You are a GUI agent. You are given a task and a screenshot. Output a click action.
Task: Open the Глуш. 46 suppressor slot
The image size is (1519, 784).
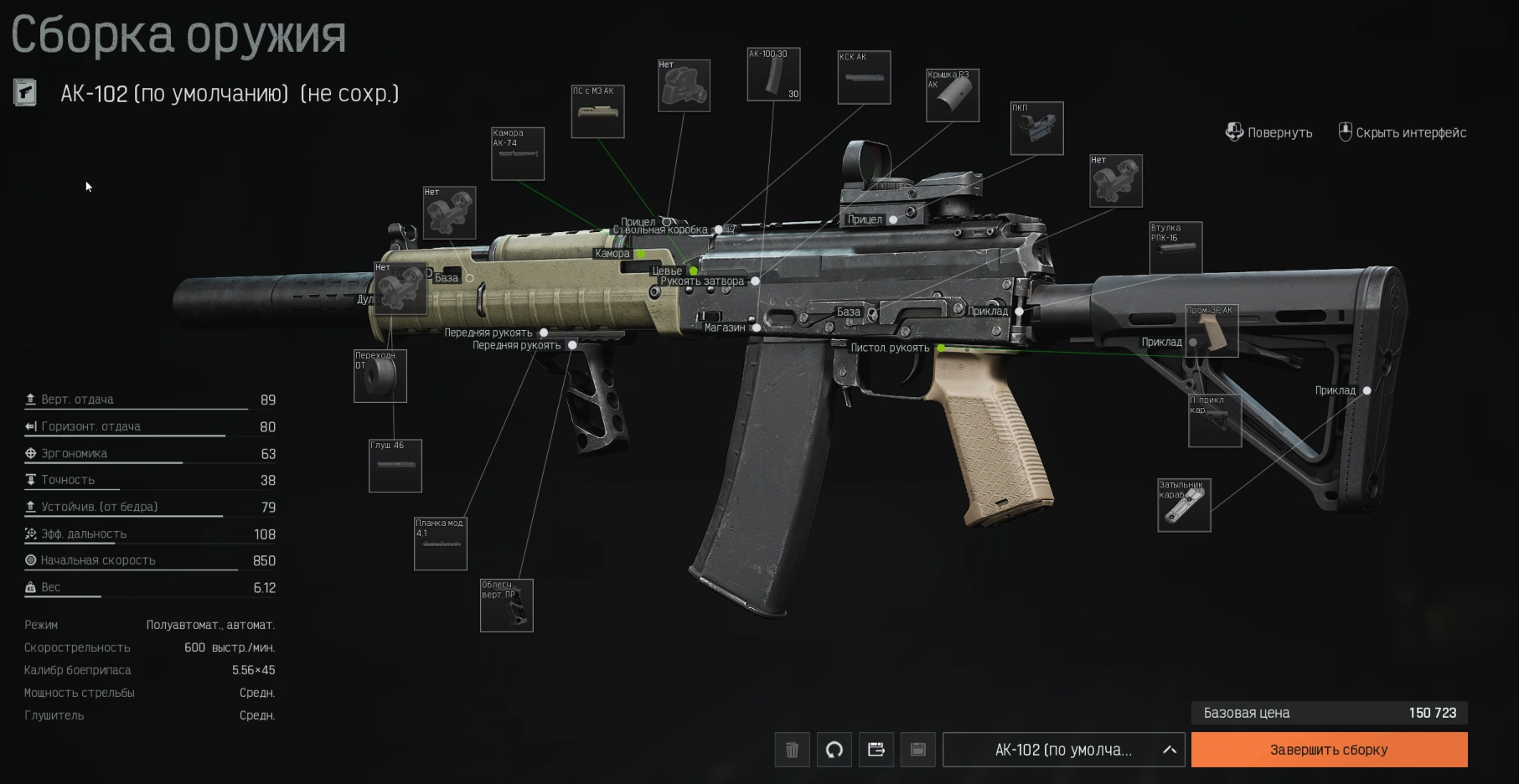coord(395,466)
